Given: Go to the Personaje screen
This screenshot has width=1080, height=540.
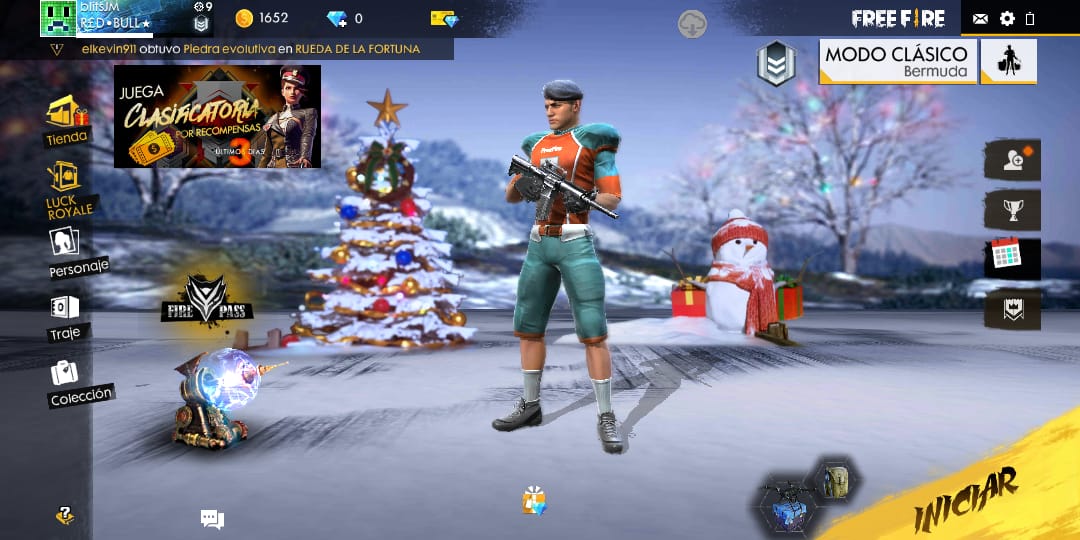Looking at the screenshot, I should tap(68, 252).
